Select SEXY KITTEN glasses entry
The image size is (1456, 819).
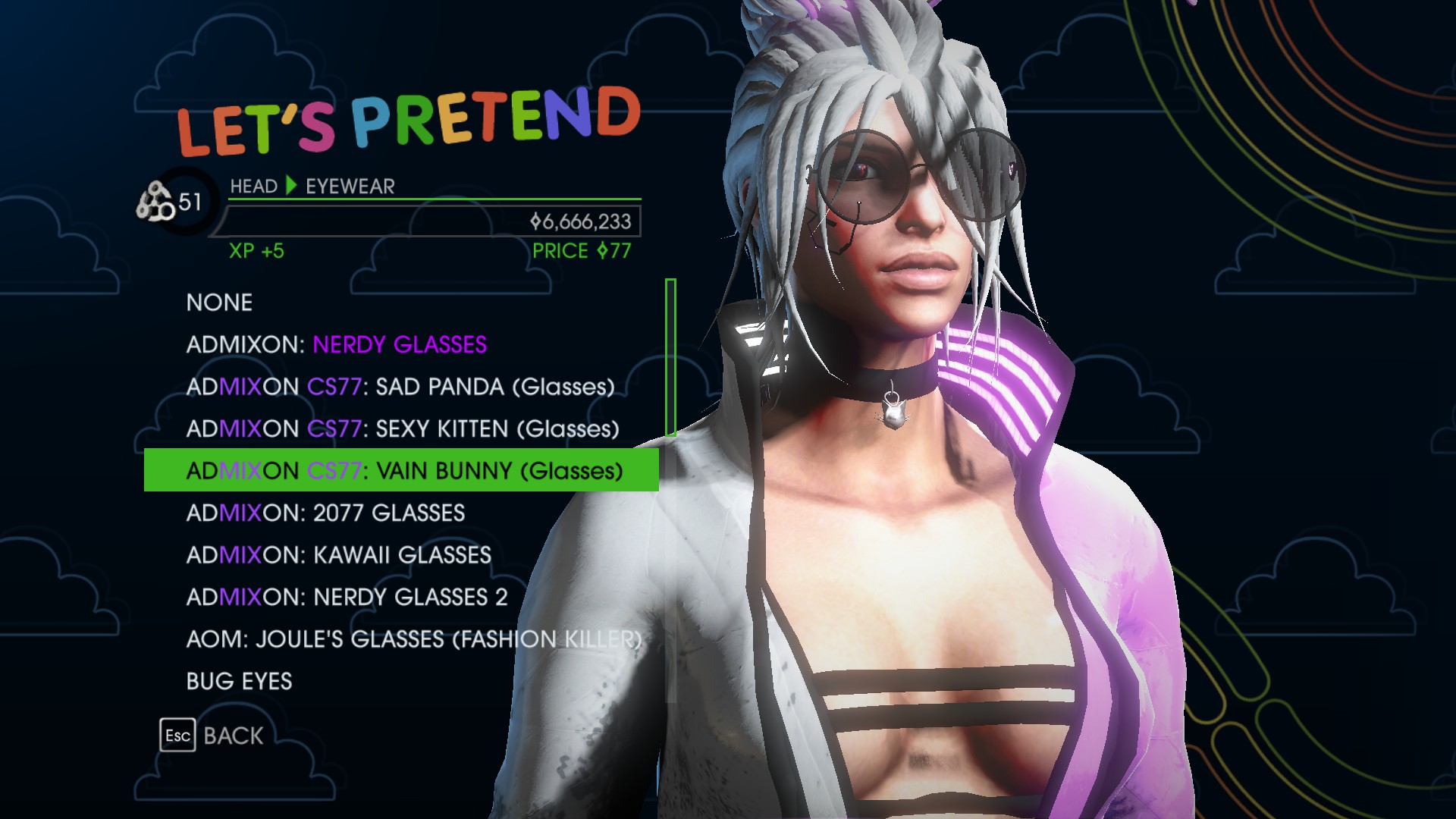[x=402, y=429]
